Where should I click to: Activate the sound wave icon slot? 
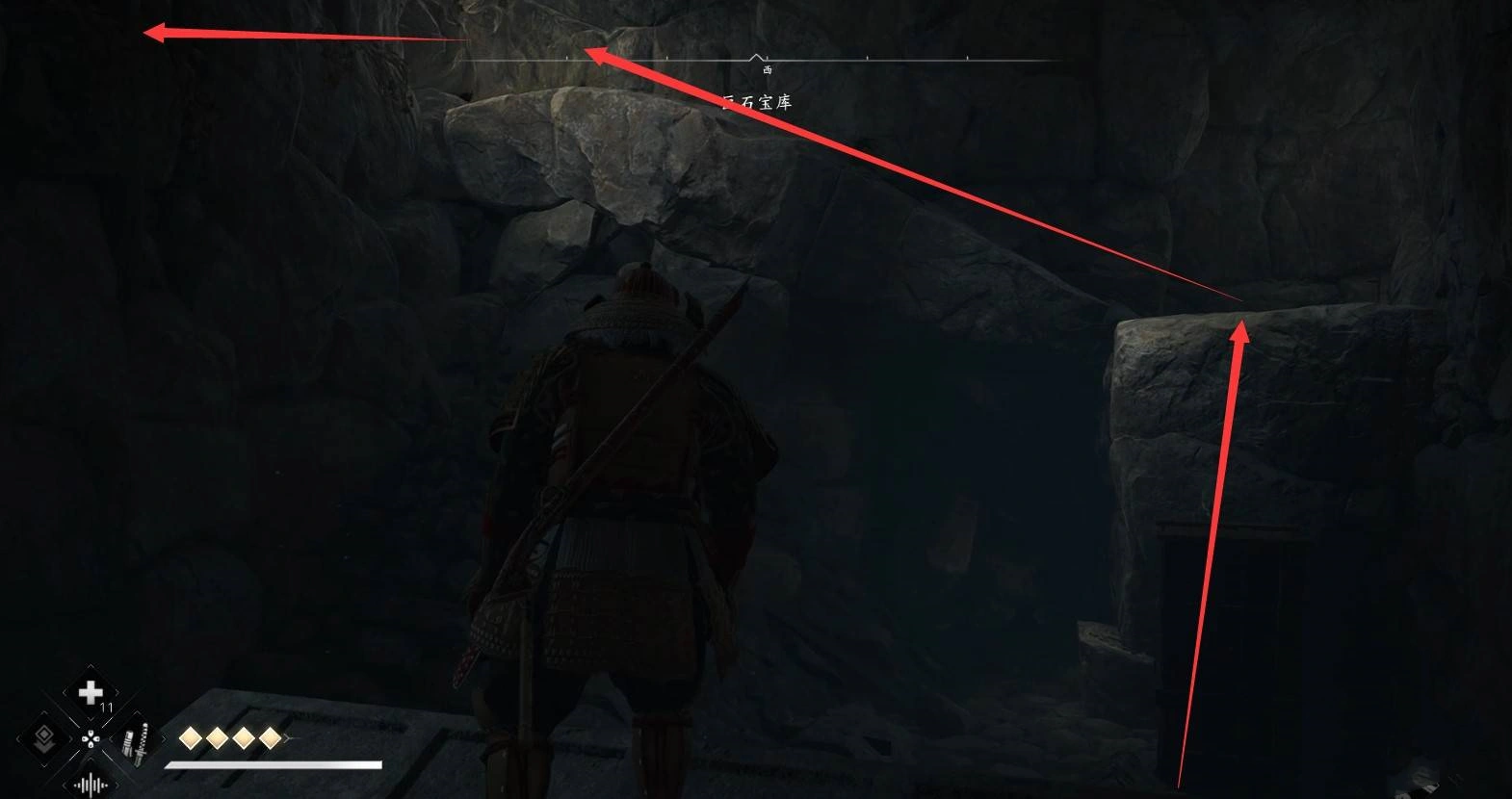(91, 785)
